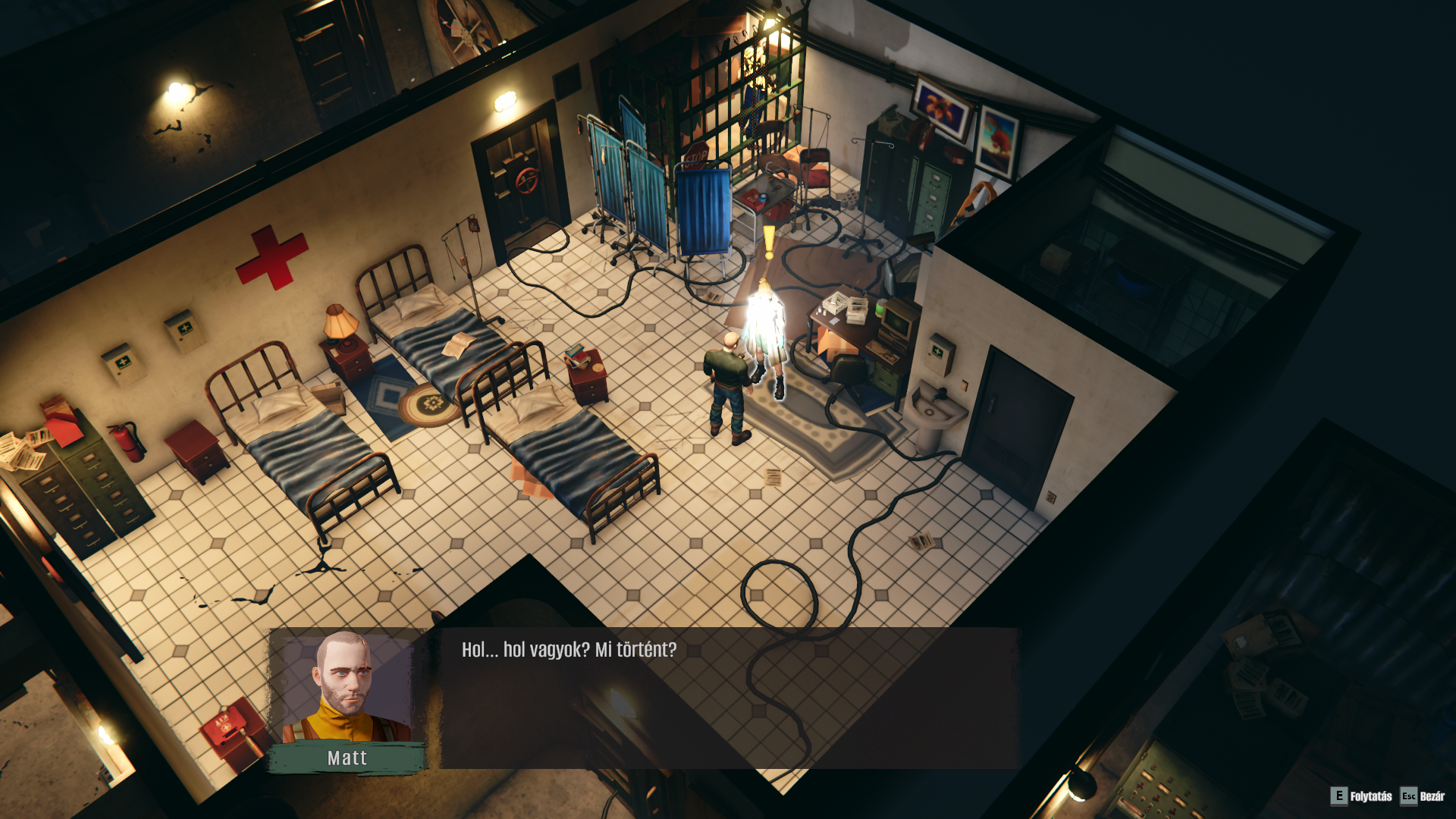The width and height of the screenshot is (1456, 819).
Task: Select Matt's speaker portrait
Action: [x=347, y=687]
